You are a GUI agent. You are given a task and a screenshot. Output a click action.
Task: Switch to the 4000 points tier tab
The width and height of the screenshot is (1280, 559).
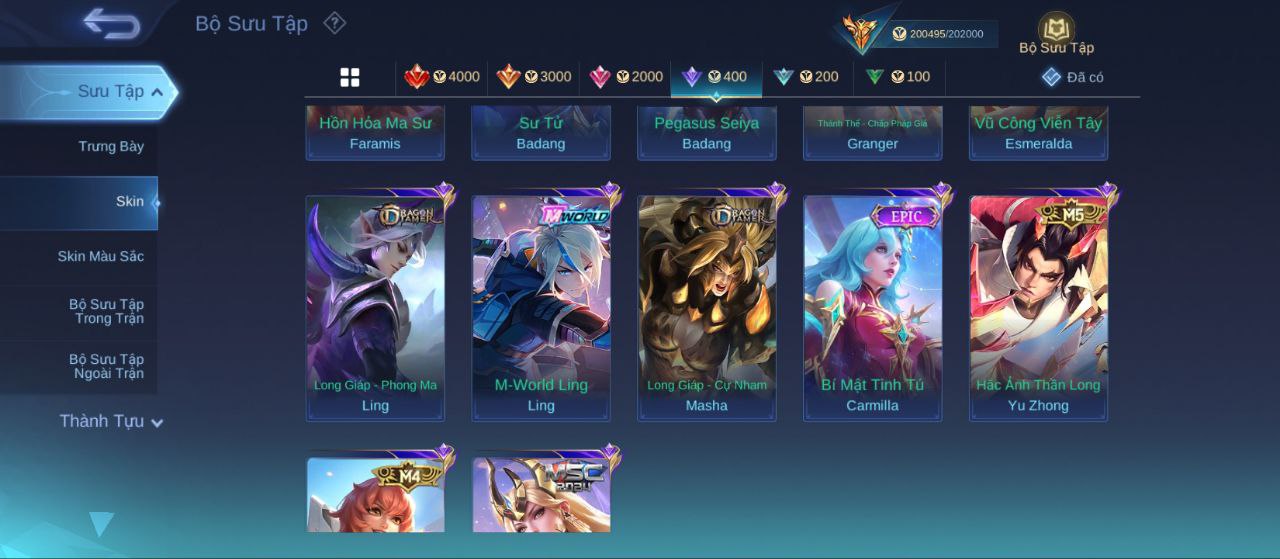coord(441,77)
